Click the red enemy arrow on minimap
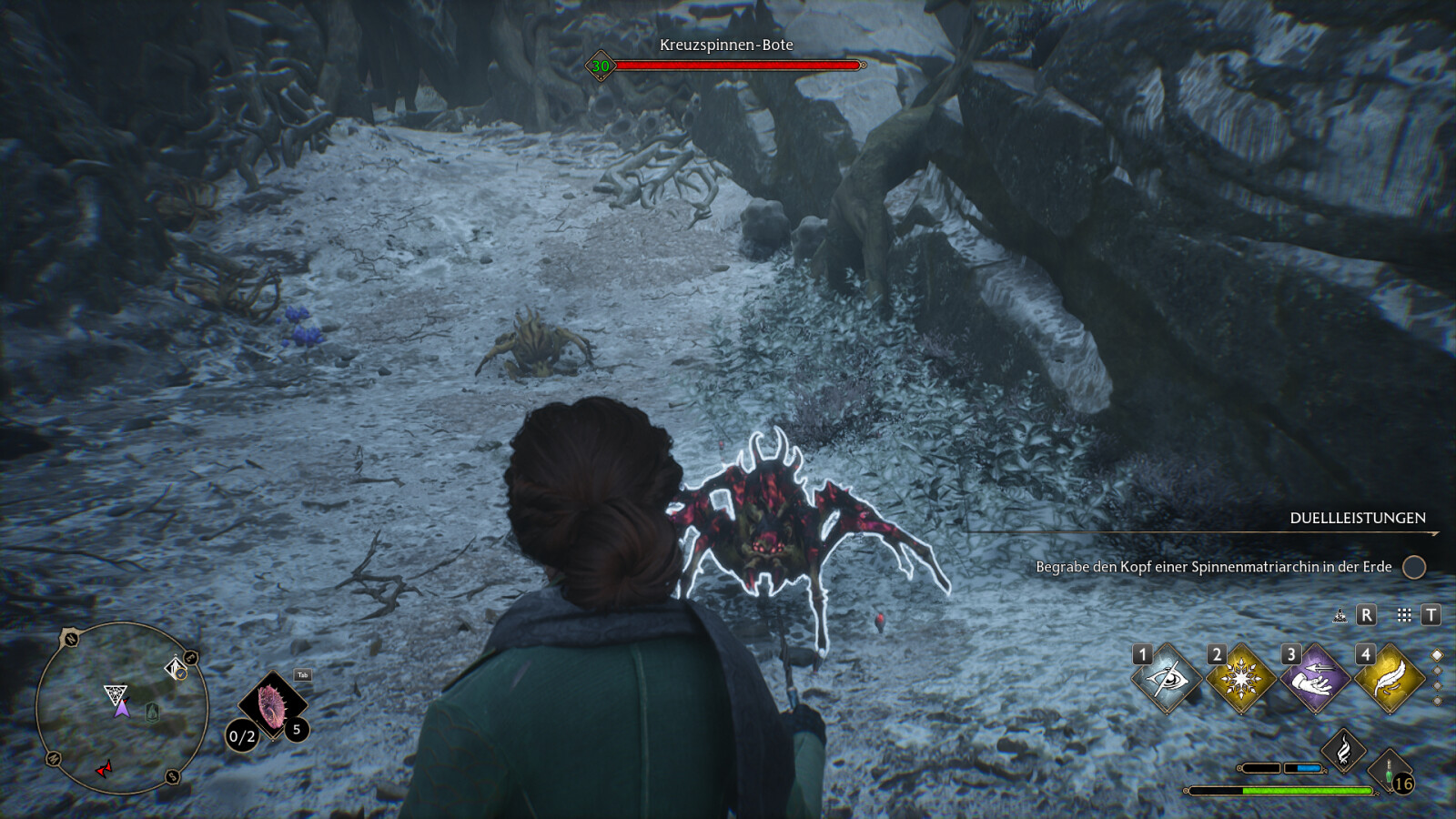1456x819 pixels. [105, 769]
